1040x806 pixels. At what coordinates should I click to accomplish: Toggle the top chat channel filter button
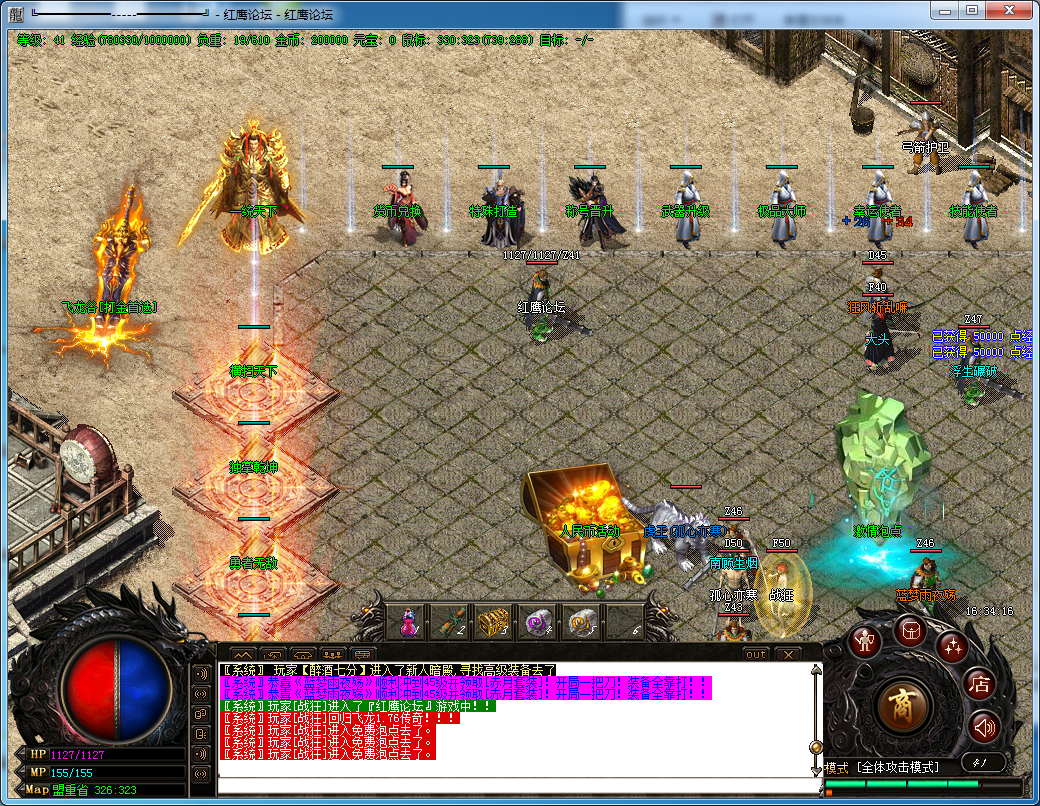[203, 671]
